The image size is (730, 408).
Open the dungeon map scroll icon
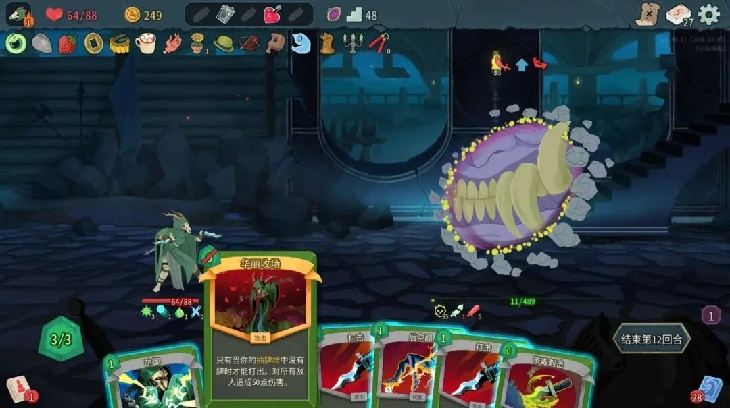pyautogui.click(x=648, y=14)
